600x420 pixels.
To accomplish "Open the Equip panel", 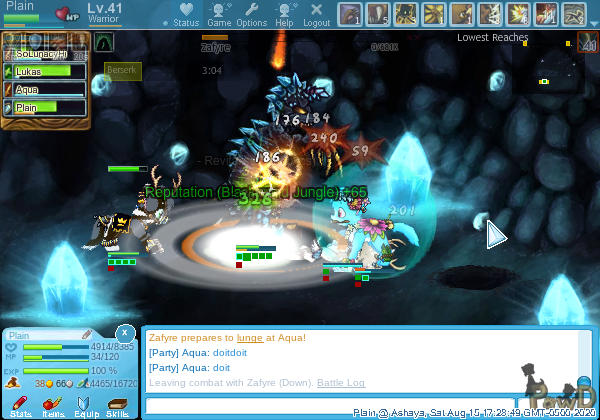I will tap(86, 406).
